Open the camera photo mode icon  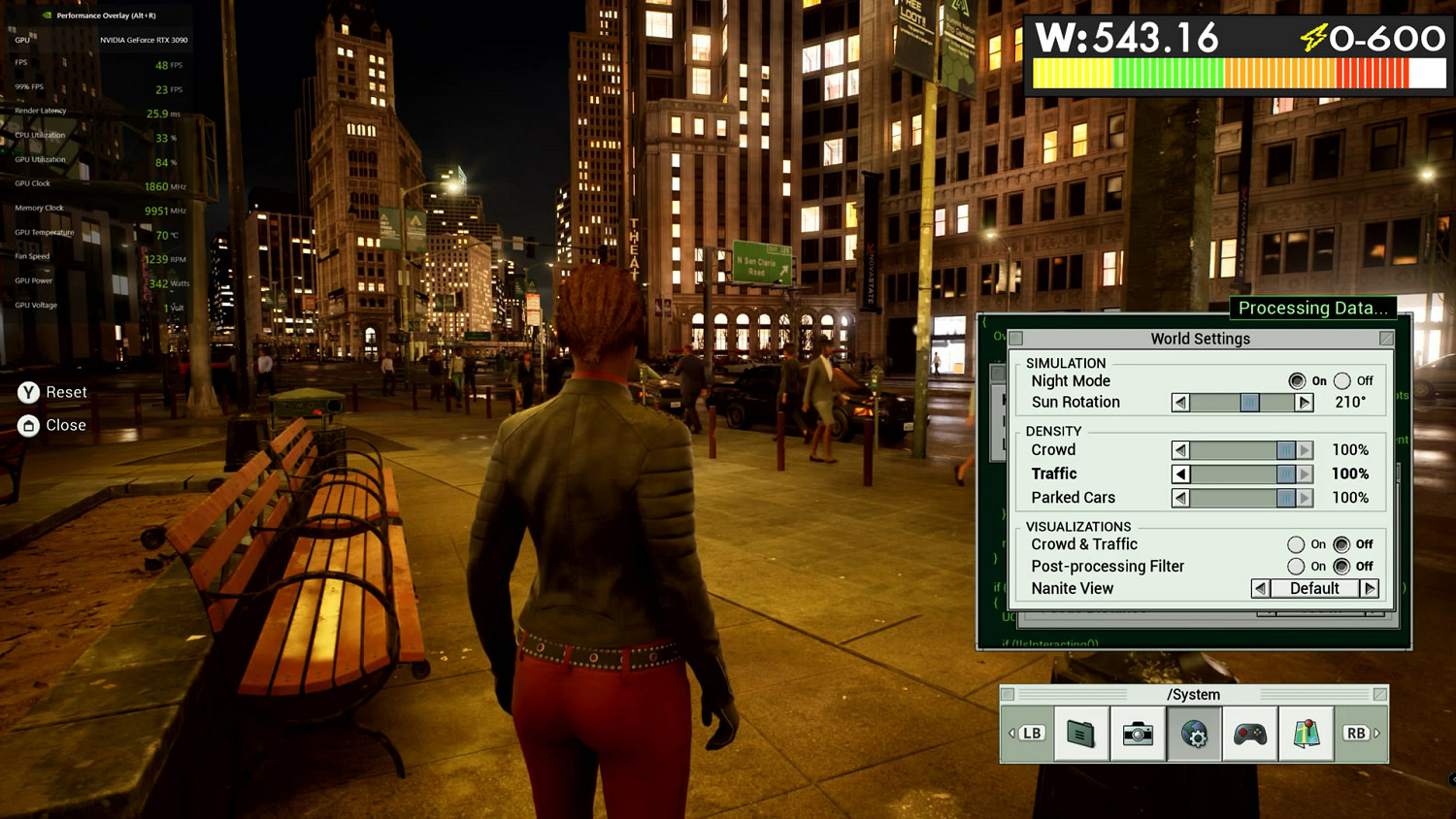click(x=1138, y=734)
